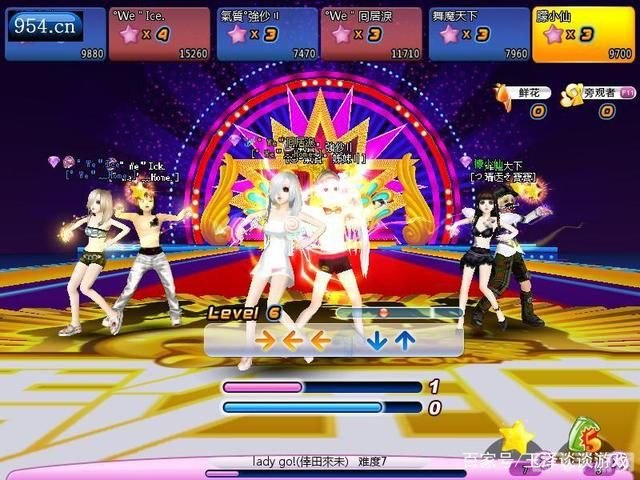The width and height of the screenshot is (640, 480).
Task: Select the "We" 同居涙 player panel
Action: (371, 34)
